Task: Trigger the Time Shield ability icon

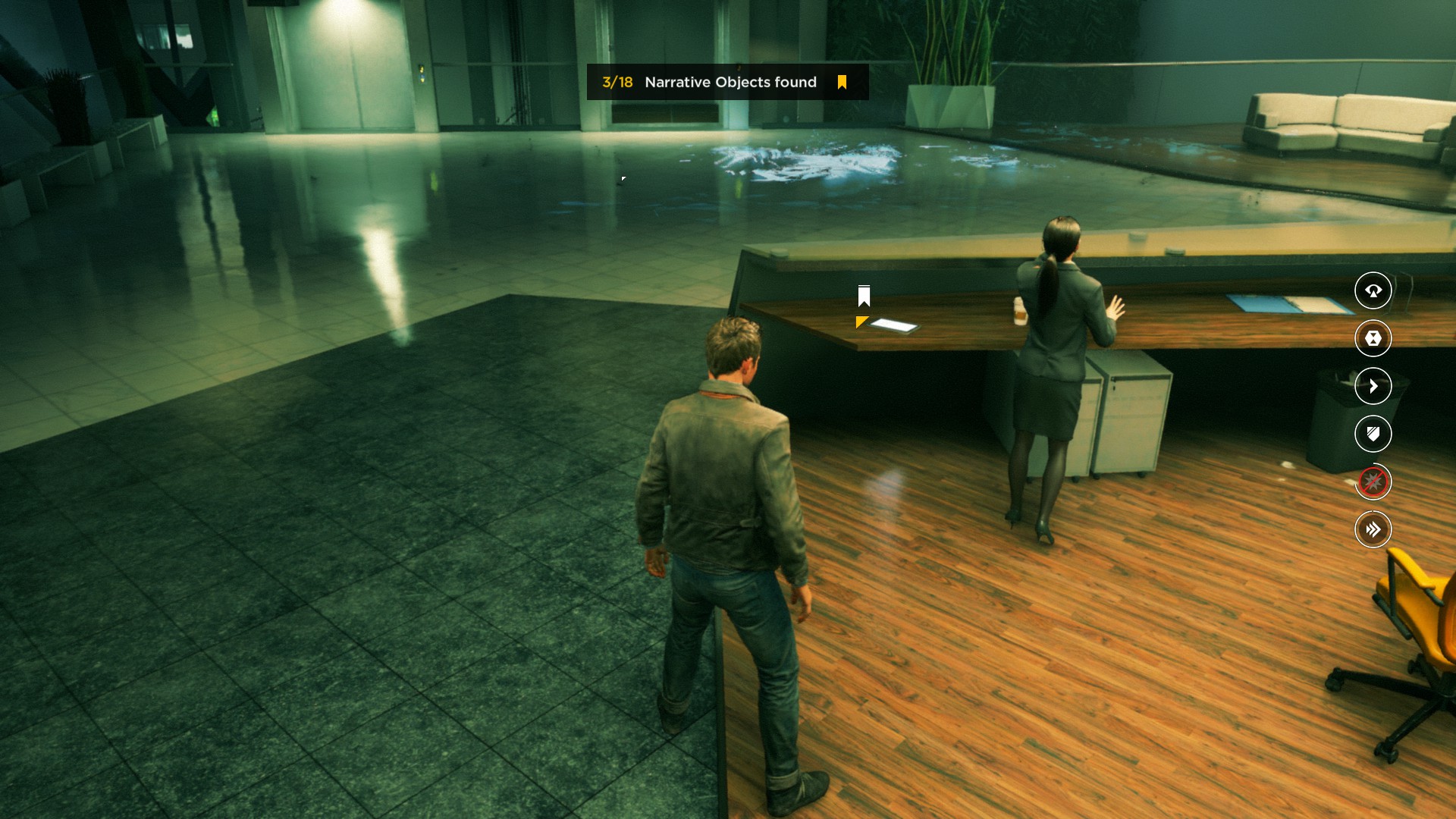Action: click(x=1373, y=434)
